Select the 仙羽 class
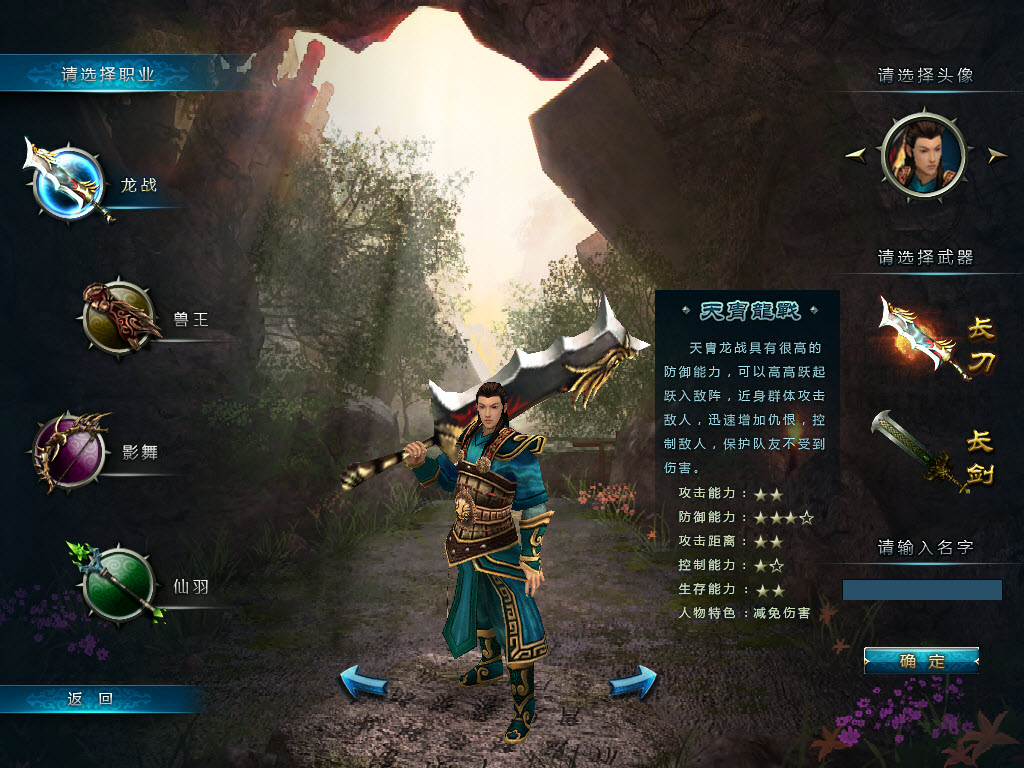Viewport: 1024px width, 768px height. (118, 585)
